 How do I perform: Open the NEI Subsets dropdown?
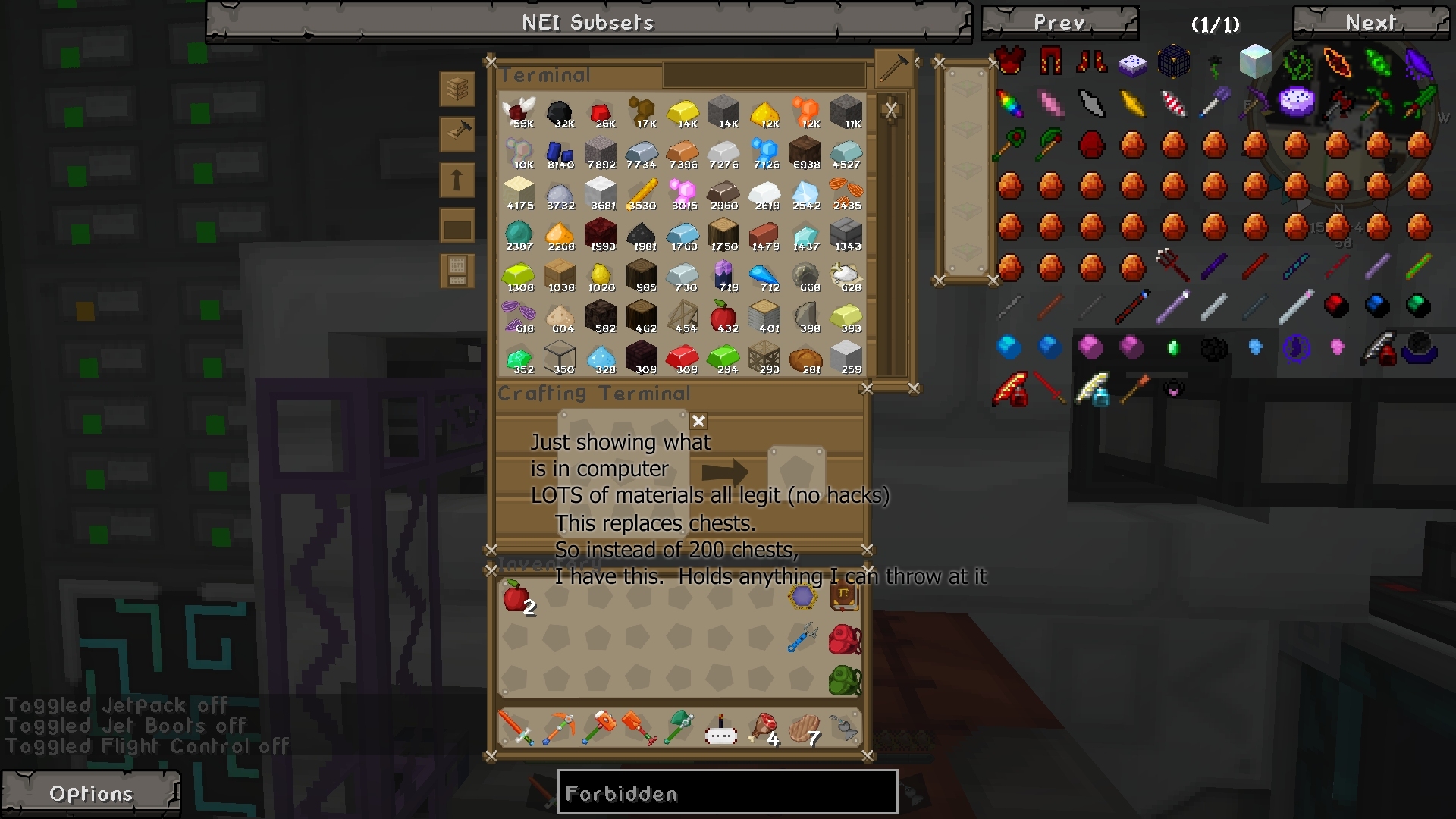(x=588, y=22)
